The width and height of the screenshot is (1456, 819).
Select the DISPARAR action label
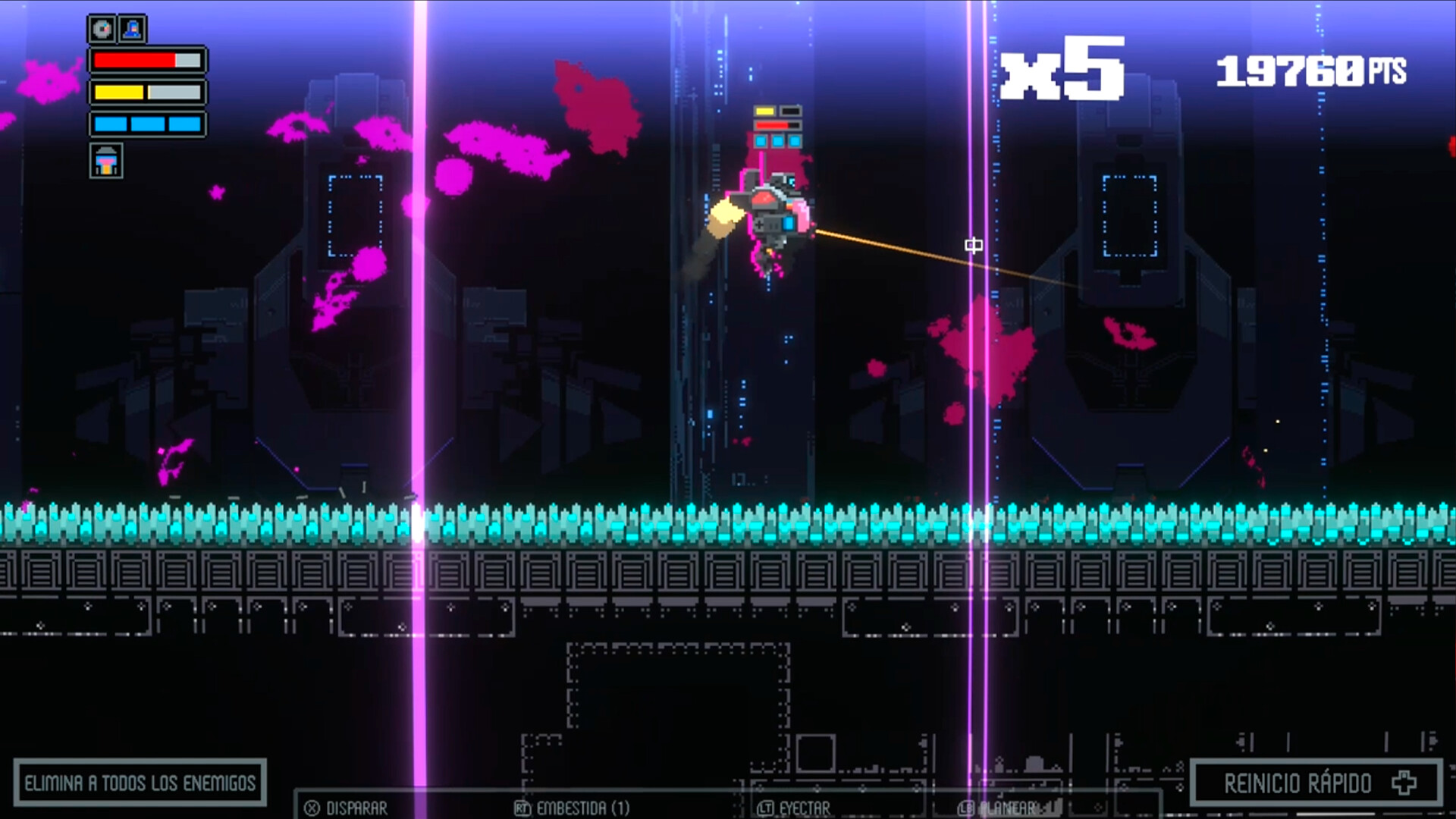[356, 807]
